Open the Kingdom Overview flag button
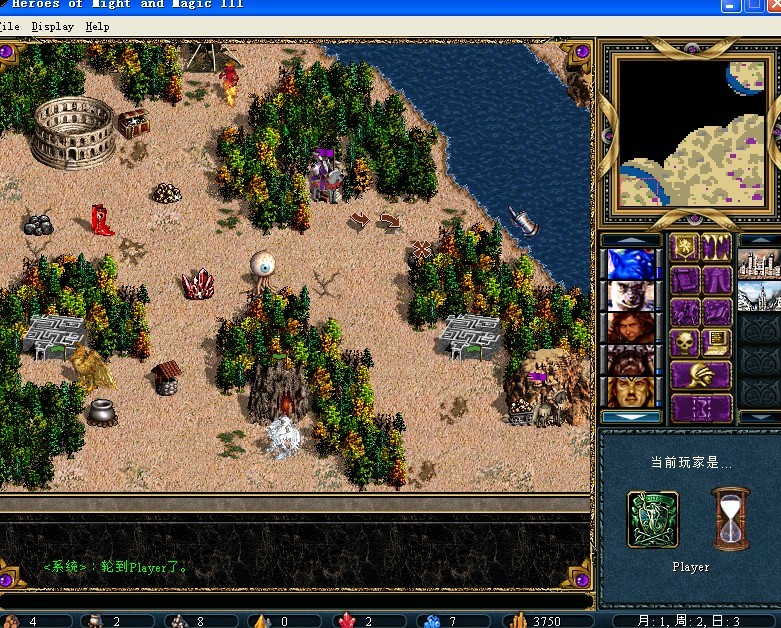781x628 pixels. 684,248
